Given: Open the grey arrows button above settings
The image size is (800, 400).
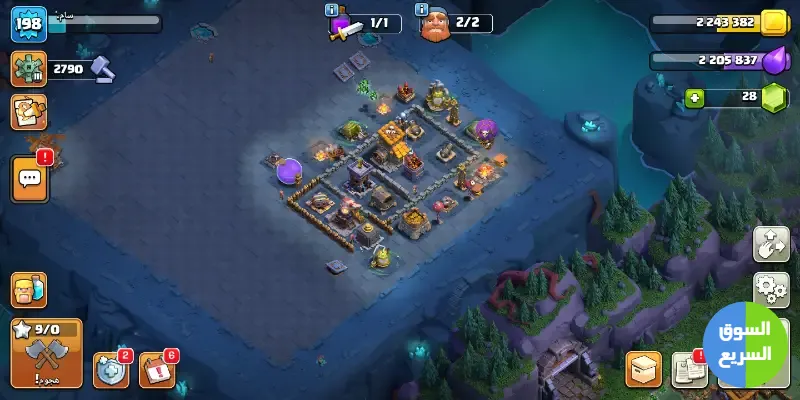Looking at the screenshot, I should click(771, 243).
